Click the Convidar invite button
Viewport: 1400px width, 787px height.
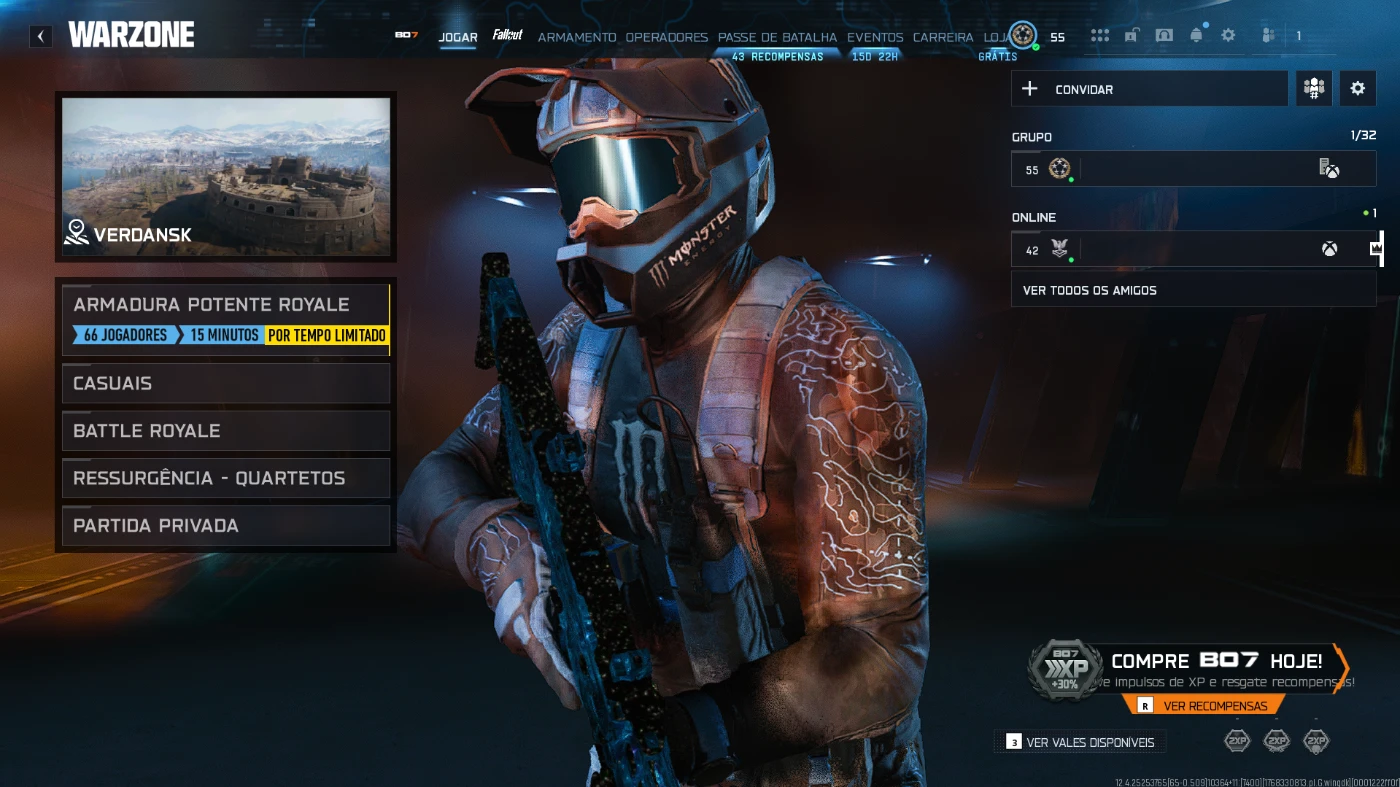pos(1149,89)
